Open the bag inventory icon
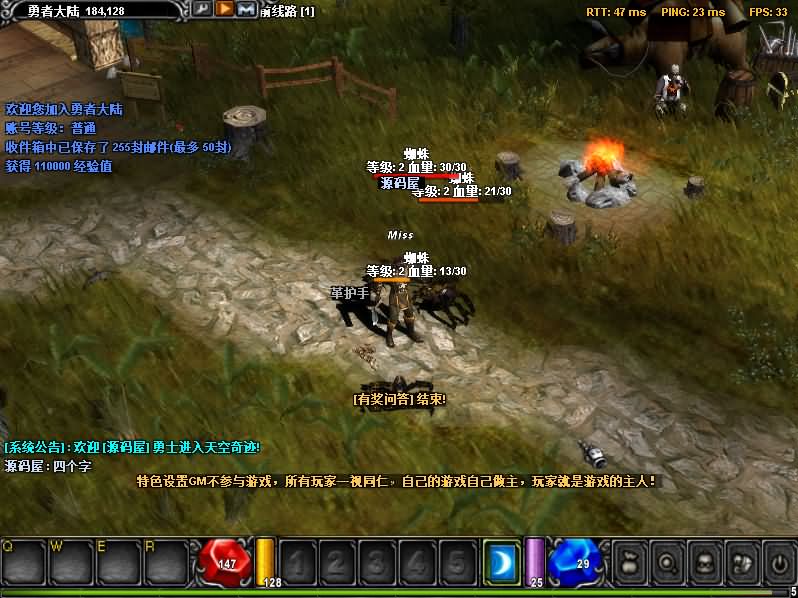 (629, 562)
